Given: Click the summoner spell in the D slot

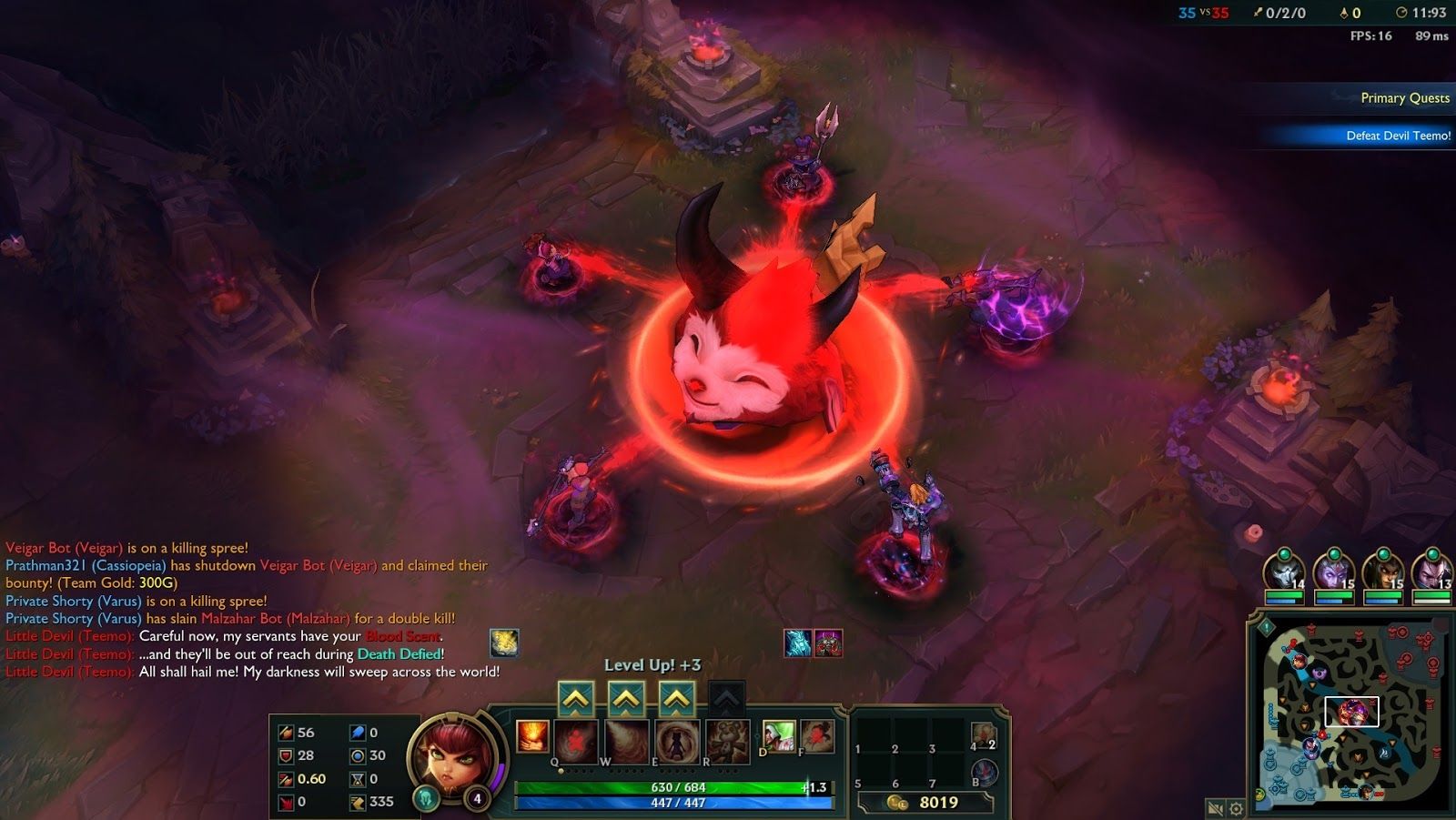Looking at the screenshot, I should pyautogui.click(x=779, y=737).
